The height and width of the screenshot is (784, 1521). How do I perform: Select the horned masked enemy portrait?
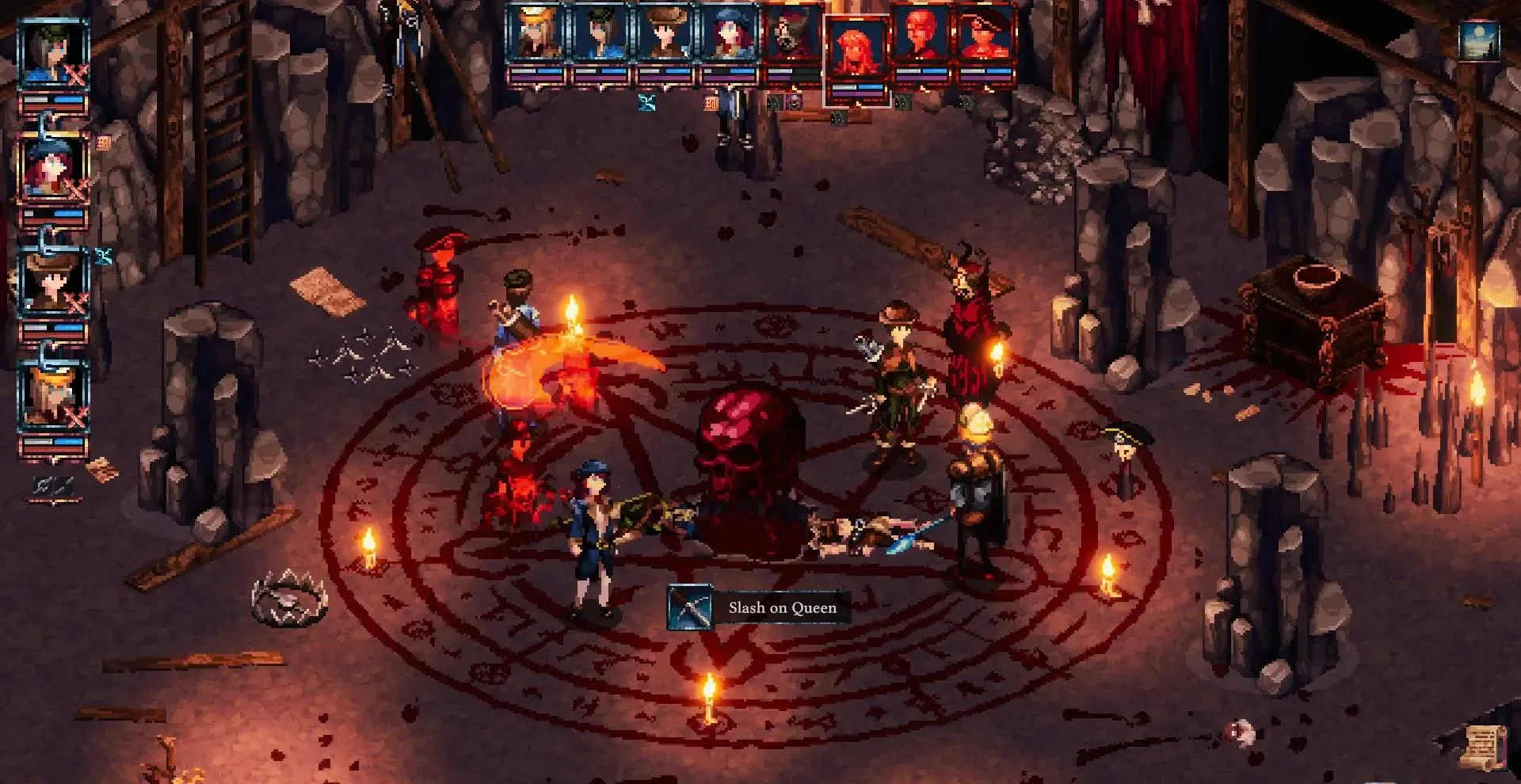[792, 36]
